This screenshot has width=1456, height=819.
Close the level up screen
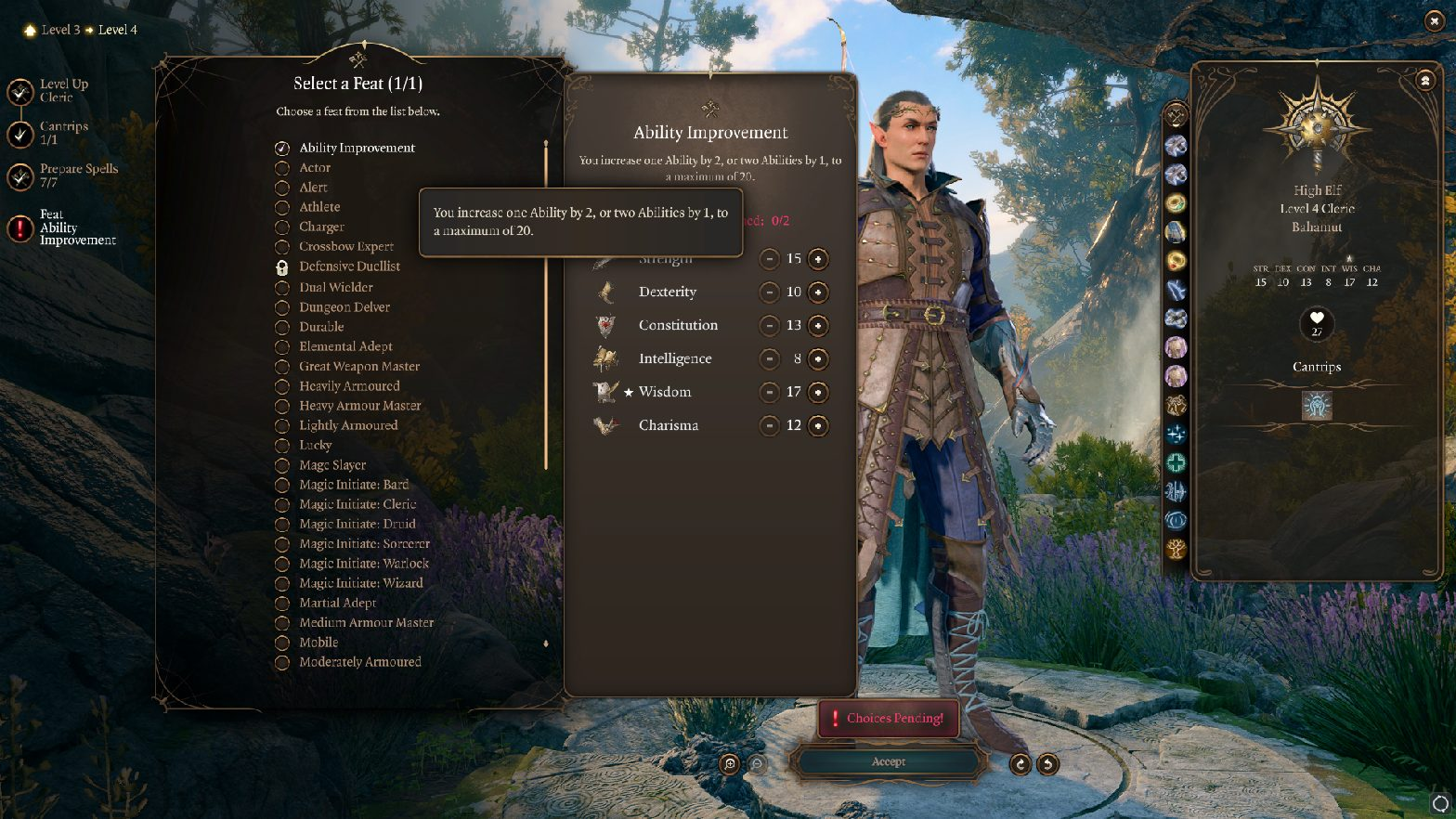tap(1434, 21)
